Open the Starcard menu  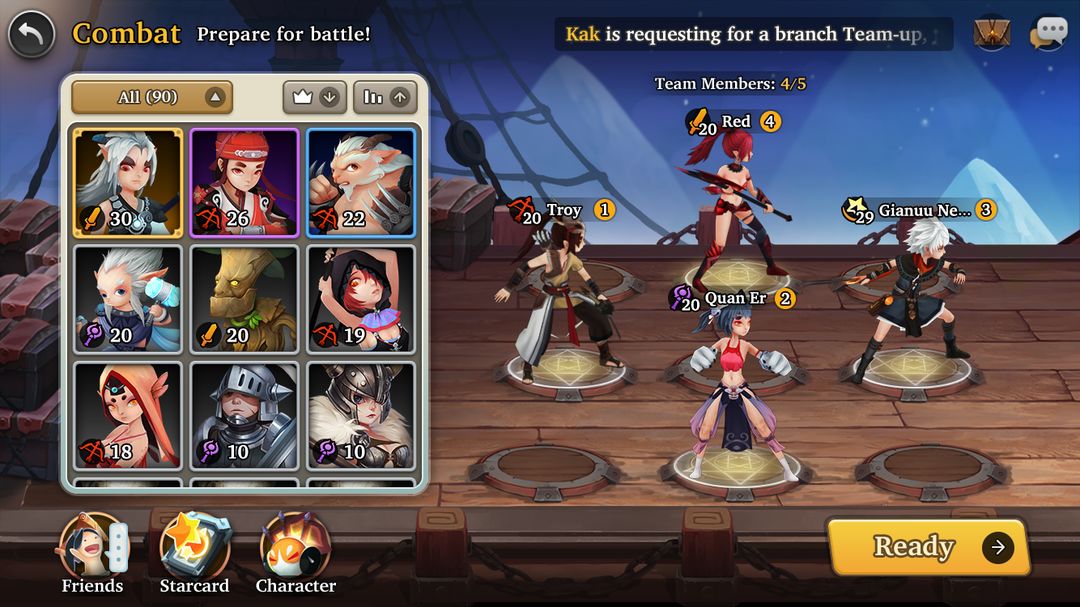[x=195, y=554]
